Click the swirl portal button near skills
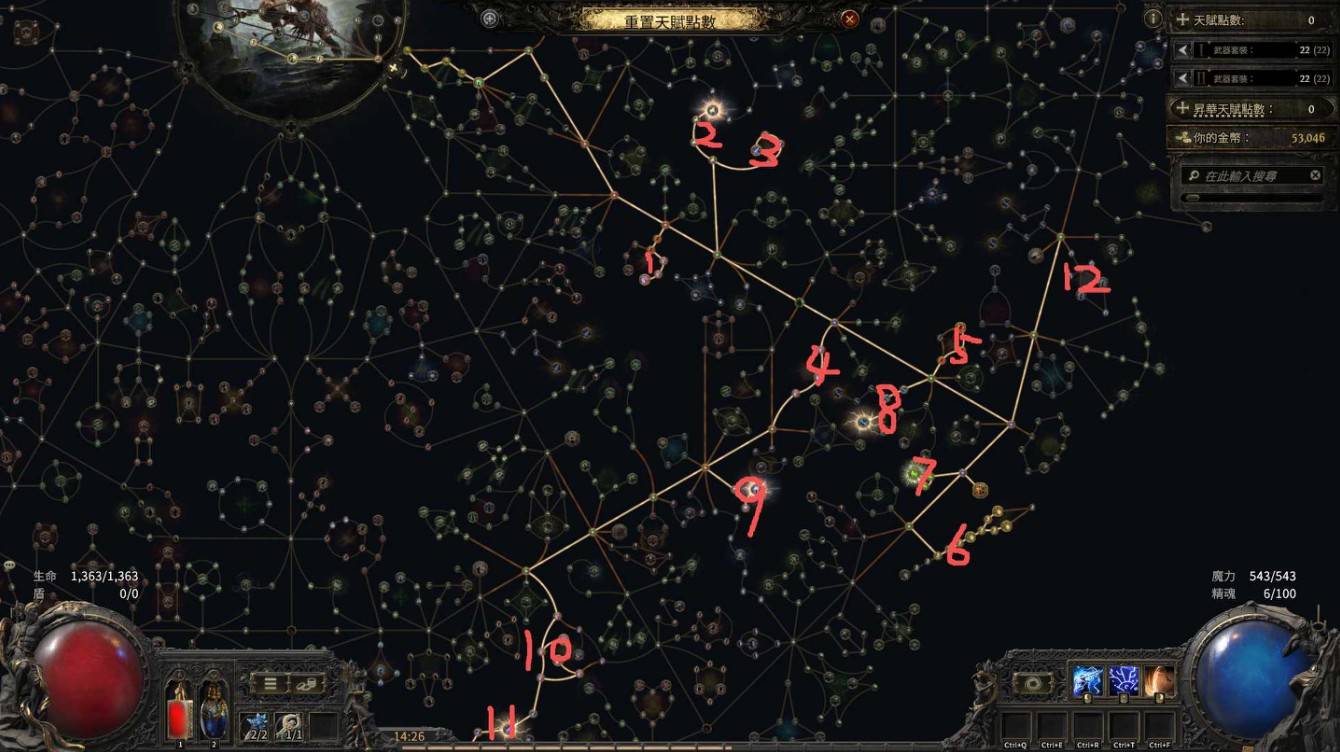 coord(1031,683)
